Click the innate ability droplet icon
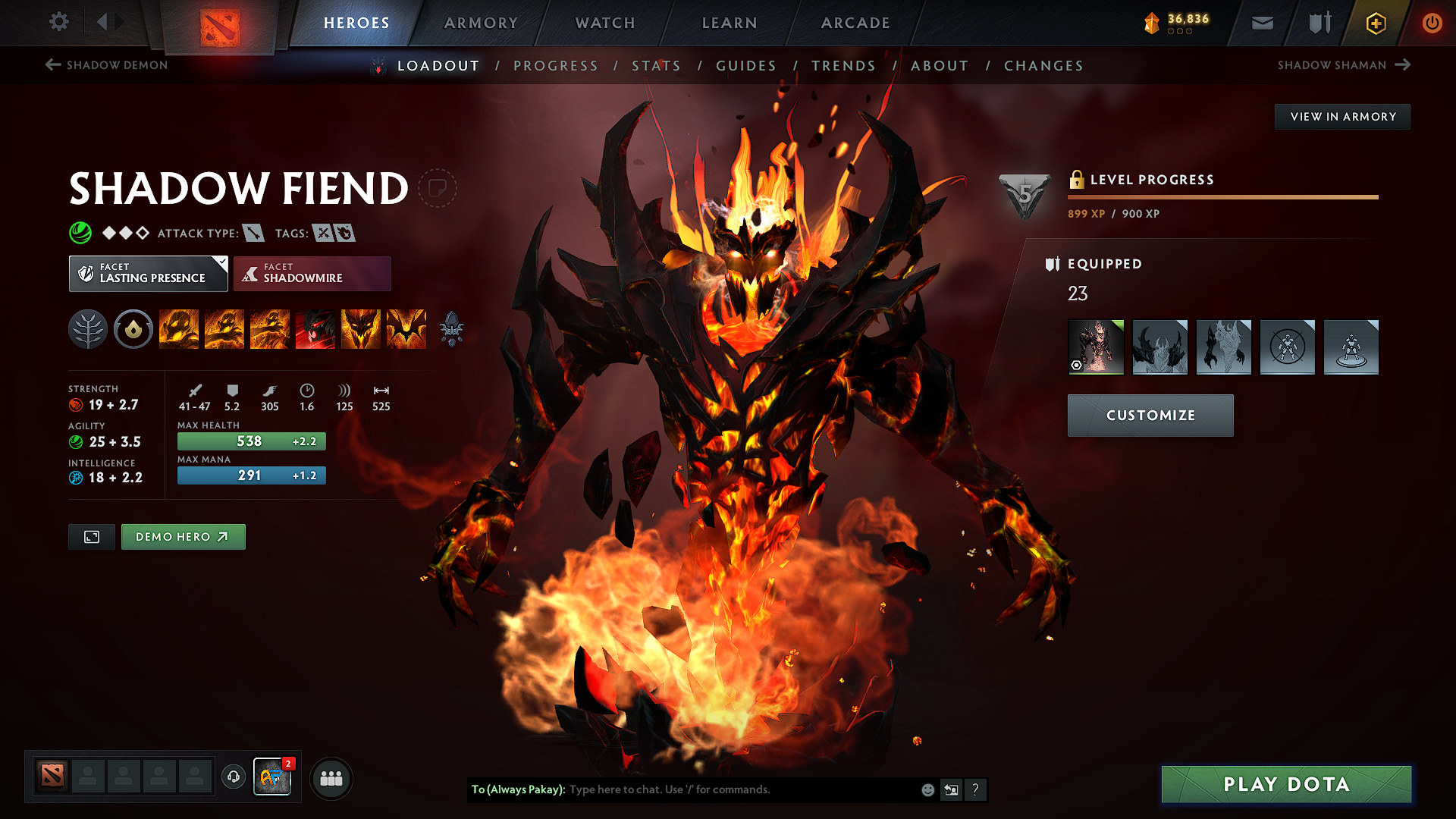The image size is (1456, 819). point(133,329)
